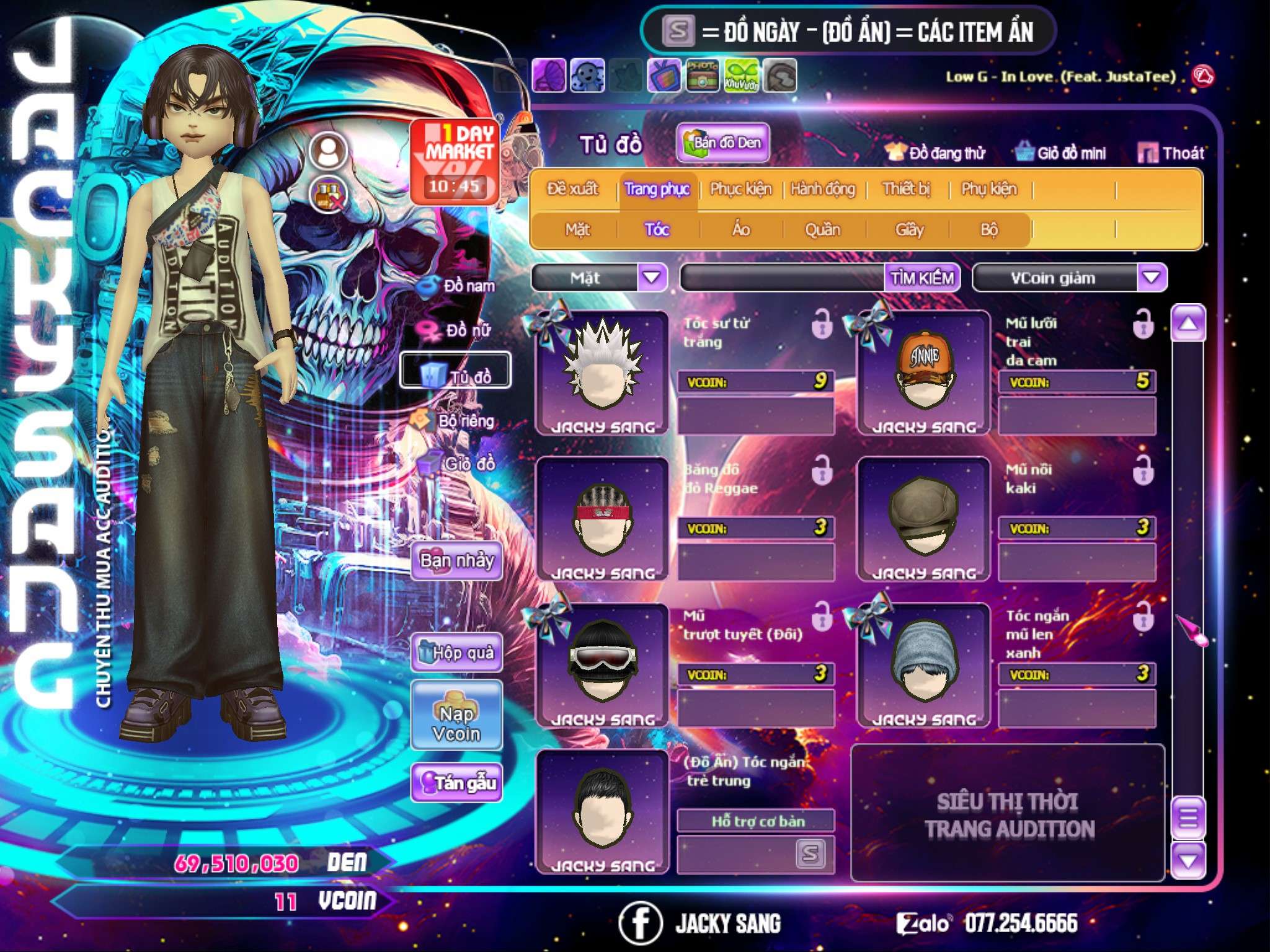Screen dimensions: 1270x952
Task: Click the TÌM KIẾM search button
Action: coord(922,278)
